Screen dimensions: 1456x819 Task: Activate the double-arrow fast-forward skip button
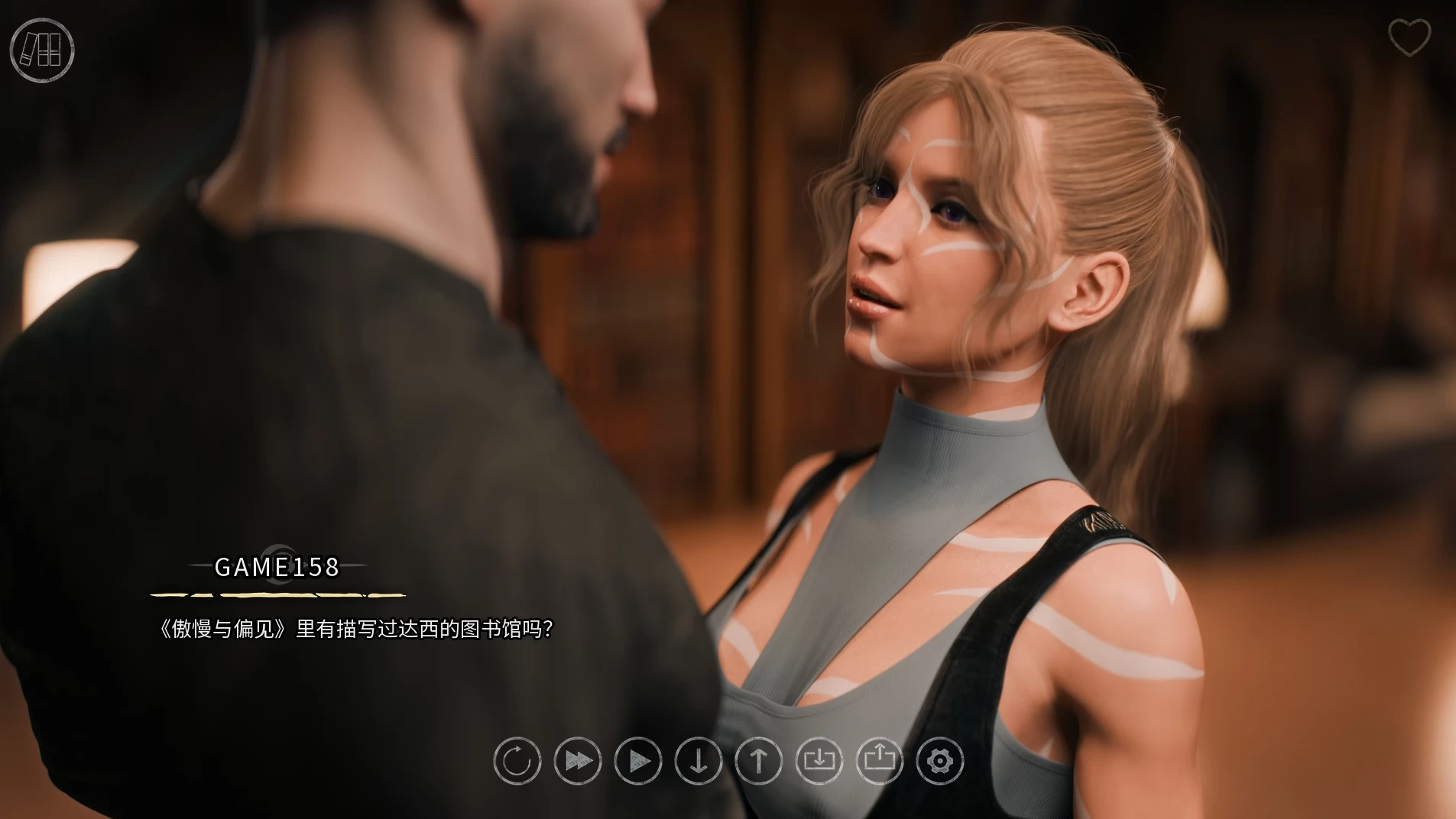578,761
